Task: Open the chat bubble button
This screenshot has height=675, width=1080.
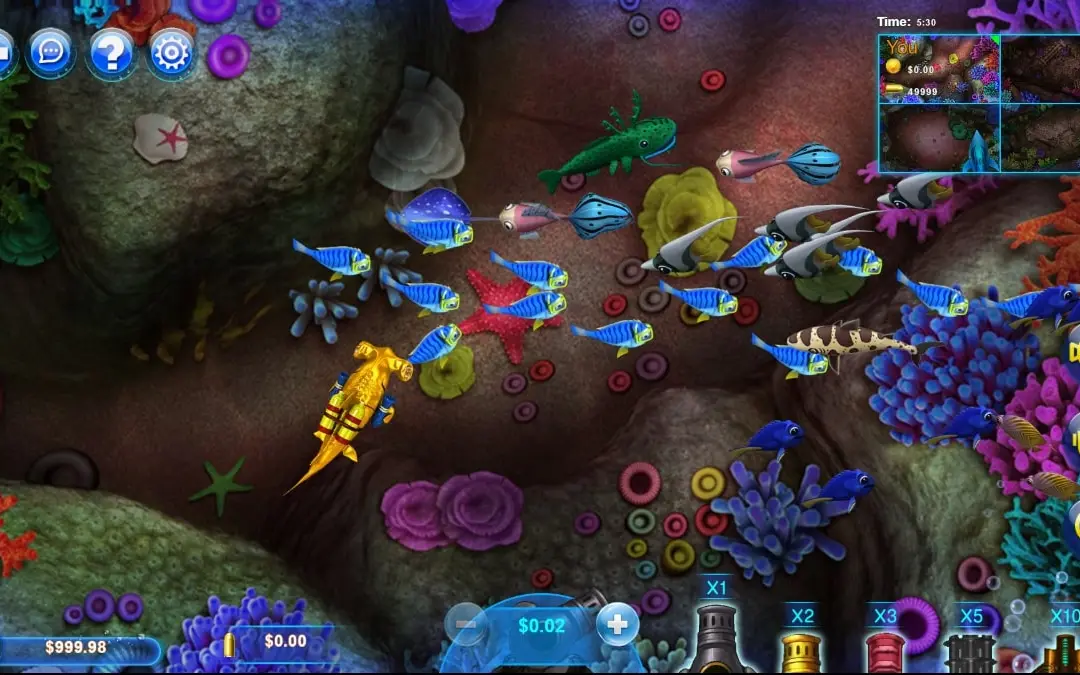Action: 50,52
